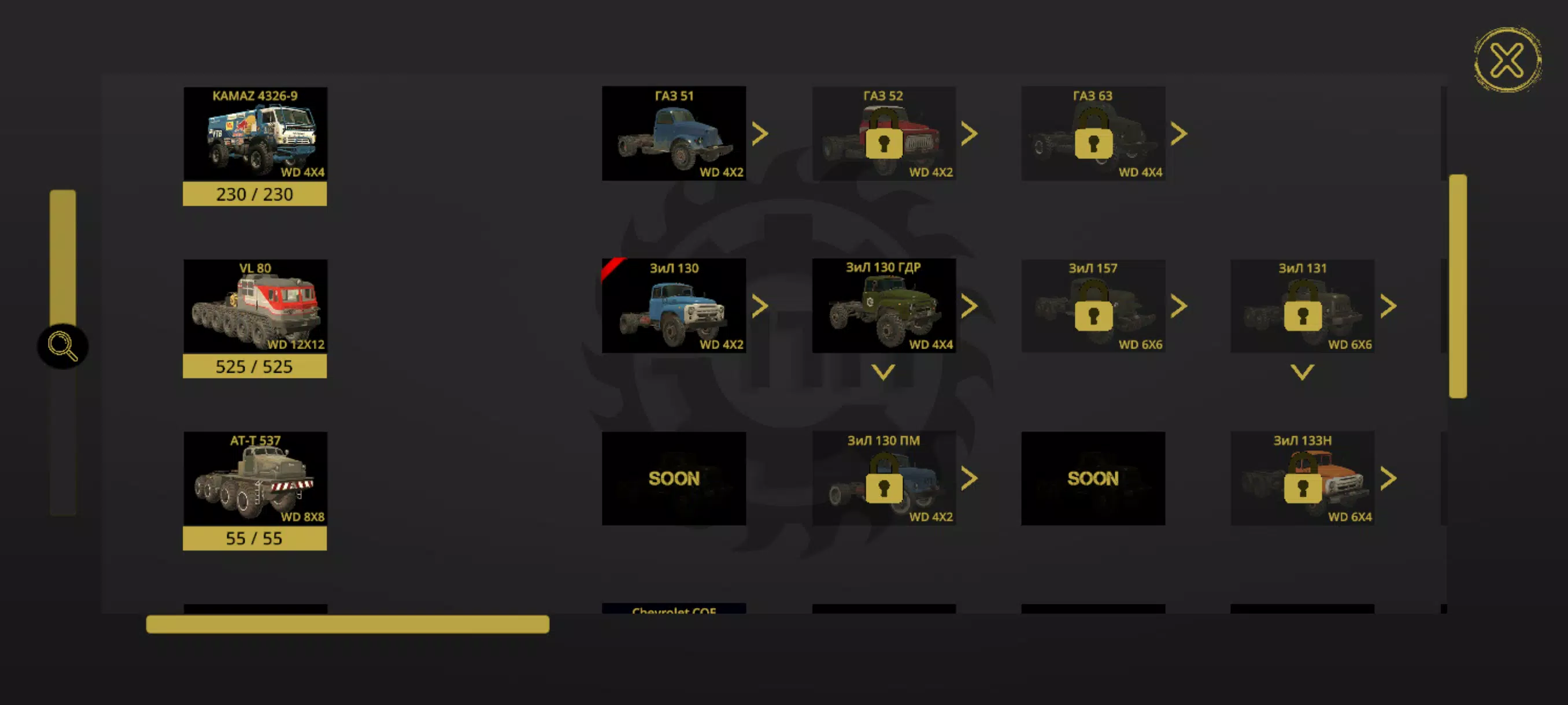
Task: Open vehicle search with the magnifier icon
Action: tap(62, 346)
